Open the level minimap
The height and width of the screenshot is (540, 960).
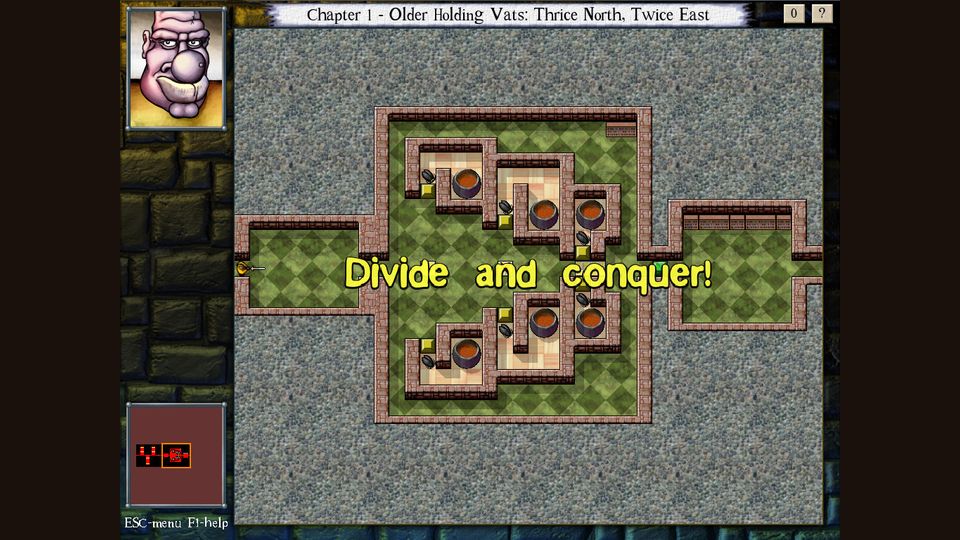pos(176,455)
